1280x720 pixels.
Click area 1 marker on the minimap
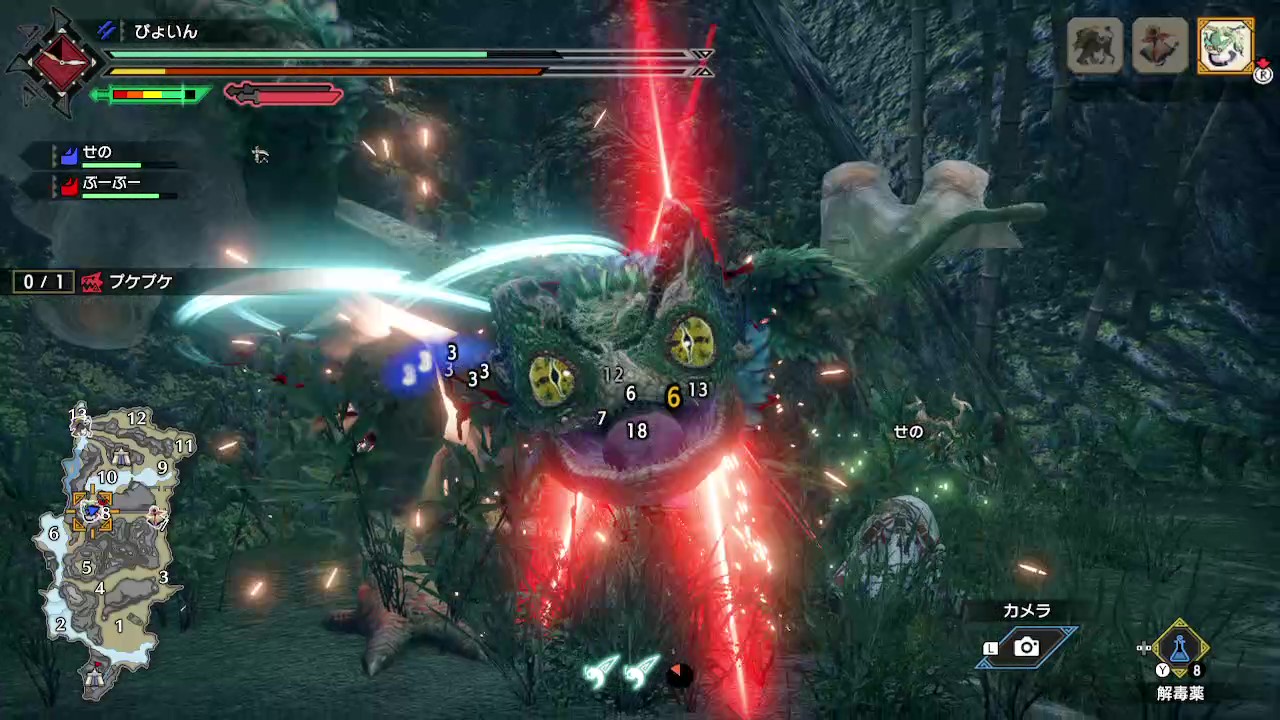click(x=119, y=626)
